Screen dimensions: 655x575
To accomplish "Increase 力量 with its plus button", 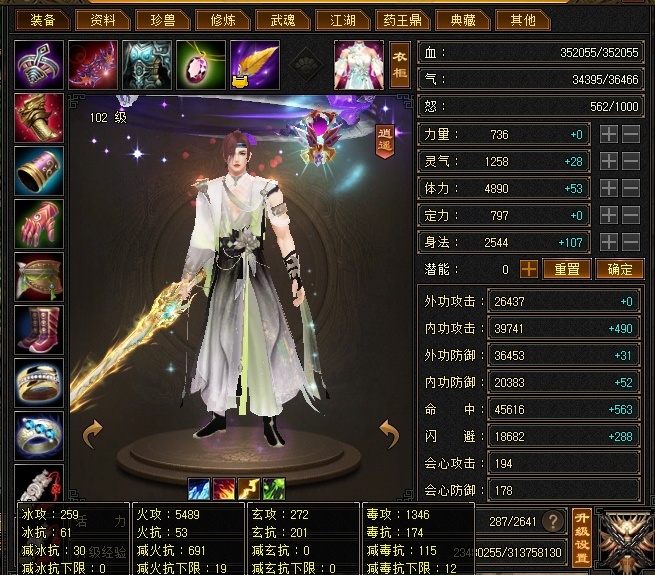I will click(609, 133).
